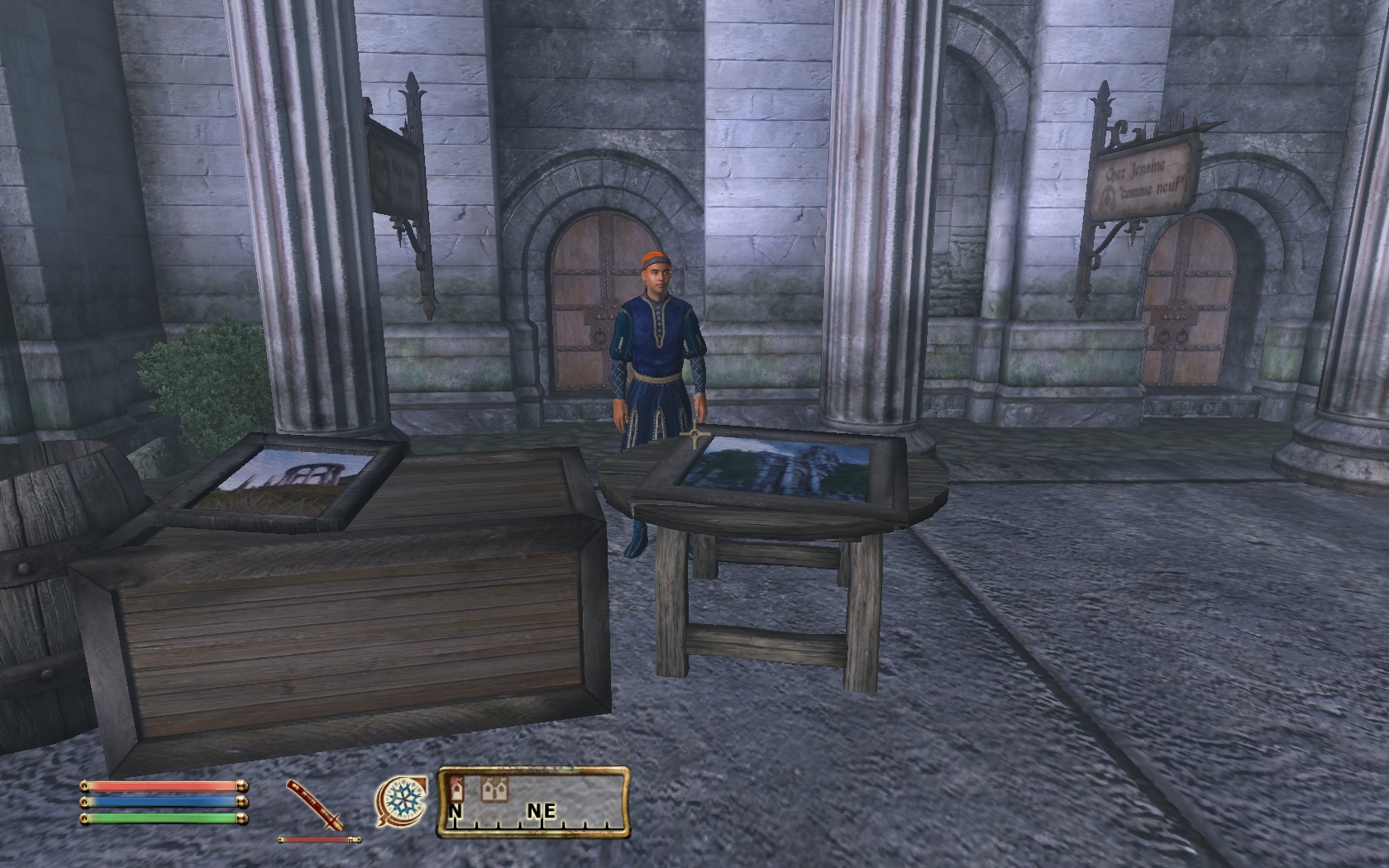Activate the frost snowflake spell icon

coord(402,802)
